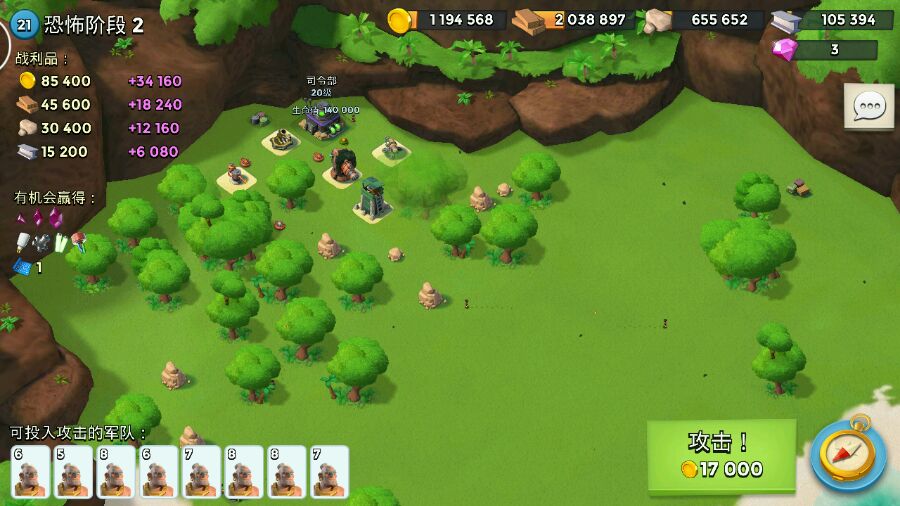Open the chat speech bubble
Viewport: 900px width, 506px height.
click(x=868, y=106)
